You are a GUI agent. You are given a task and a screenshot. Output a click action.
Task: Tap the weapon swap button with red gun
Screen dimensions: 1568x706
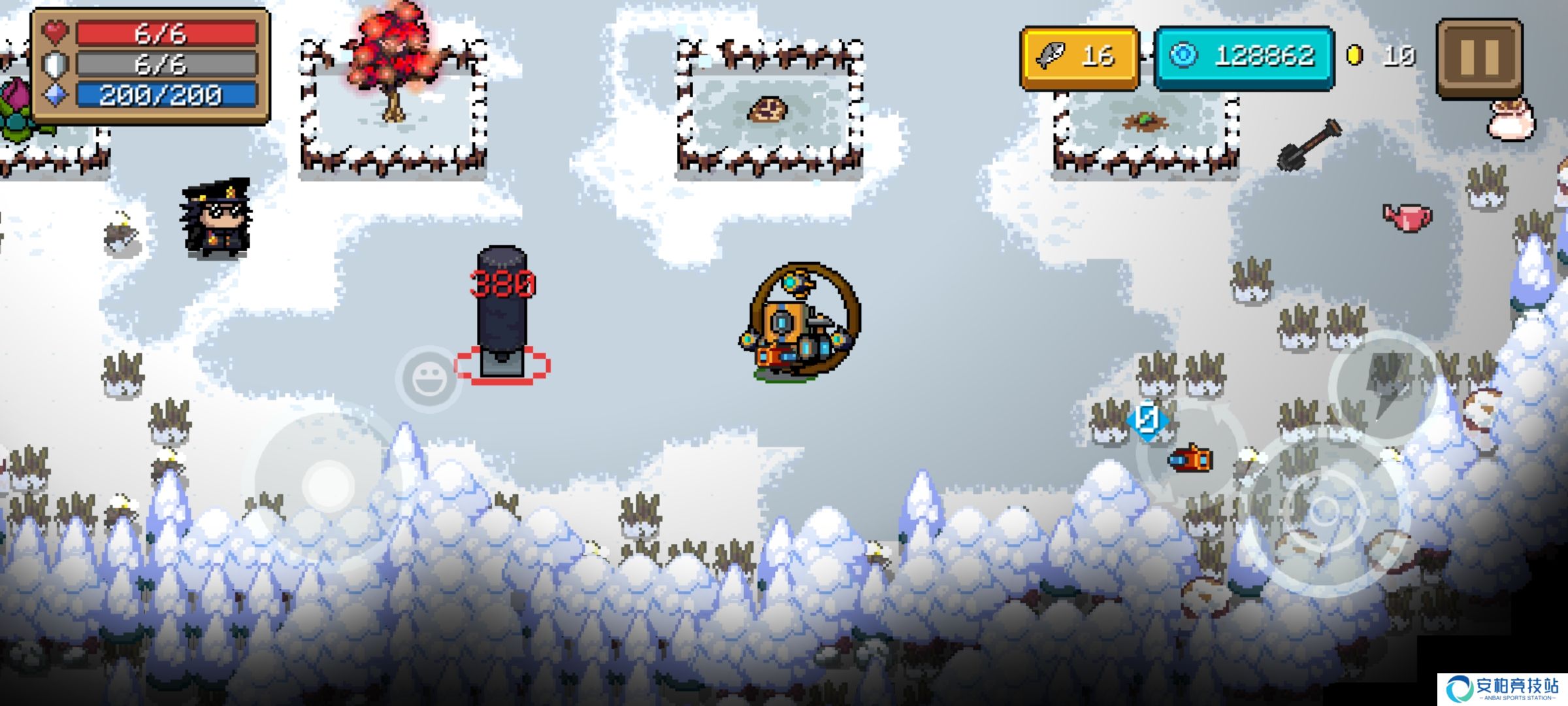tap(1190, 458)
